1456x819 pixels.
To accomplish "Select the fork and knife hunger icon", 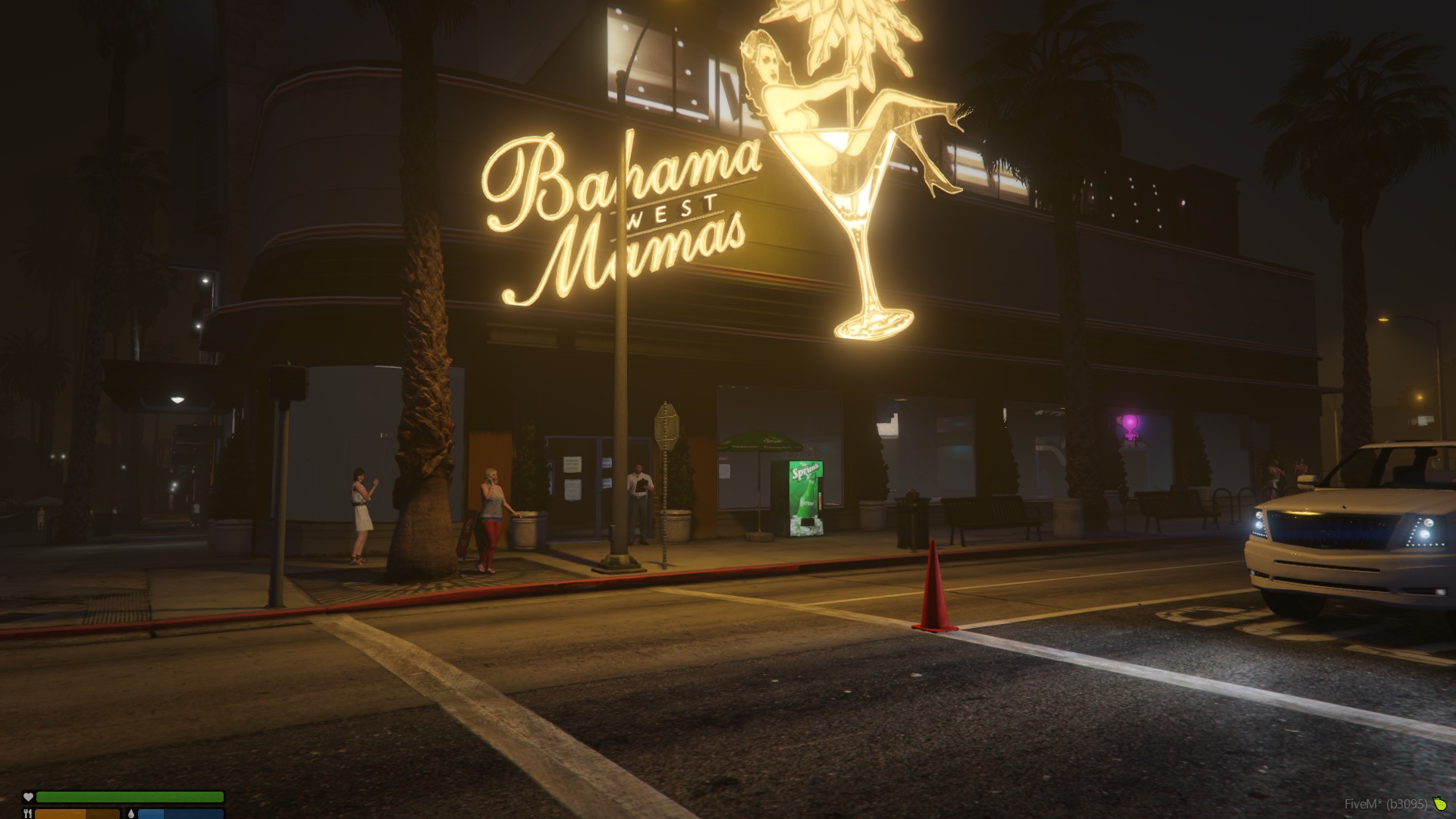I will [28, 814].
